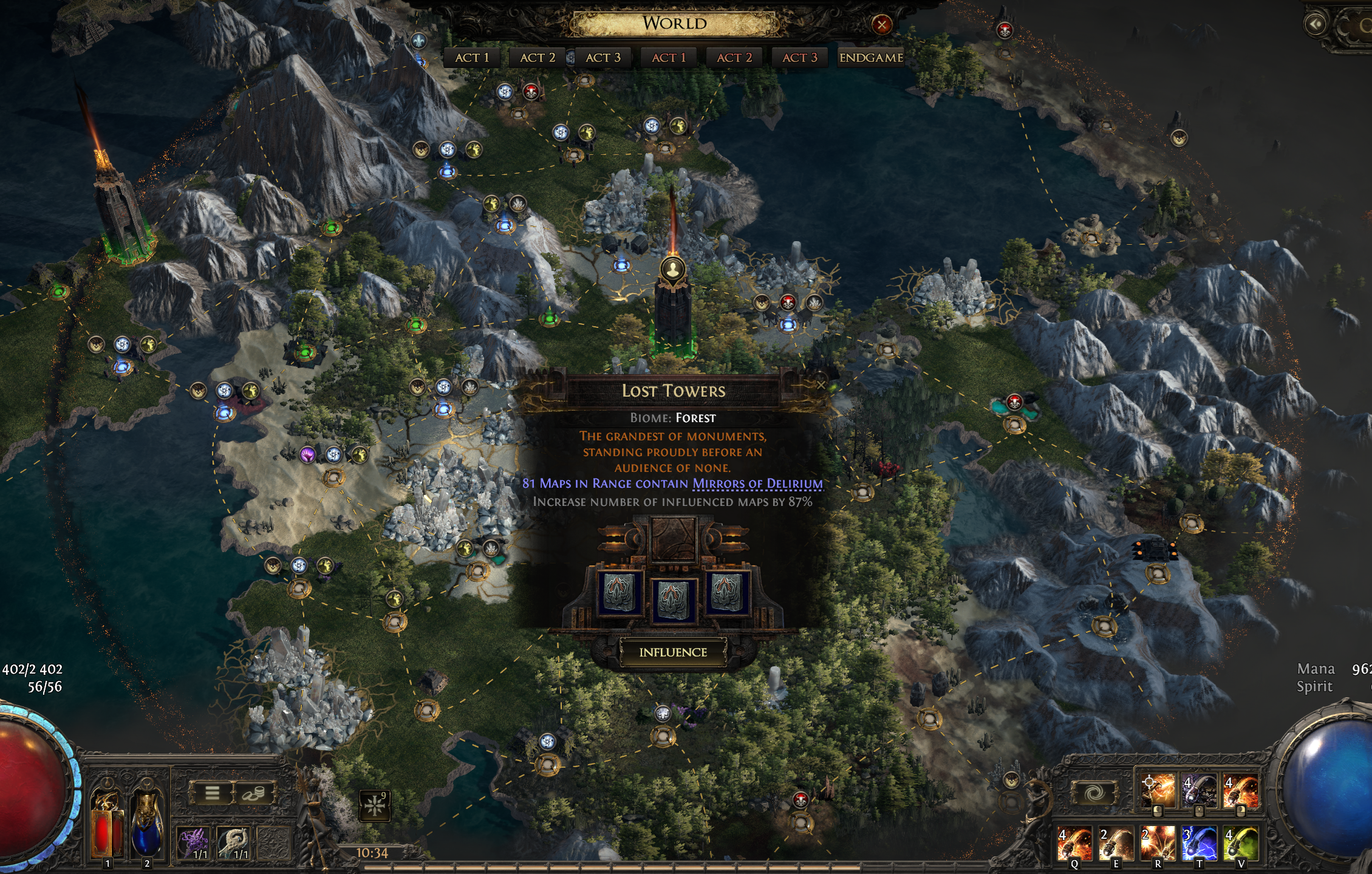Select the white bird charm slot
This screenshot has height=874, width=1372.
(x=234, y=843)
